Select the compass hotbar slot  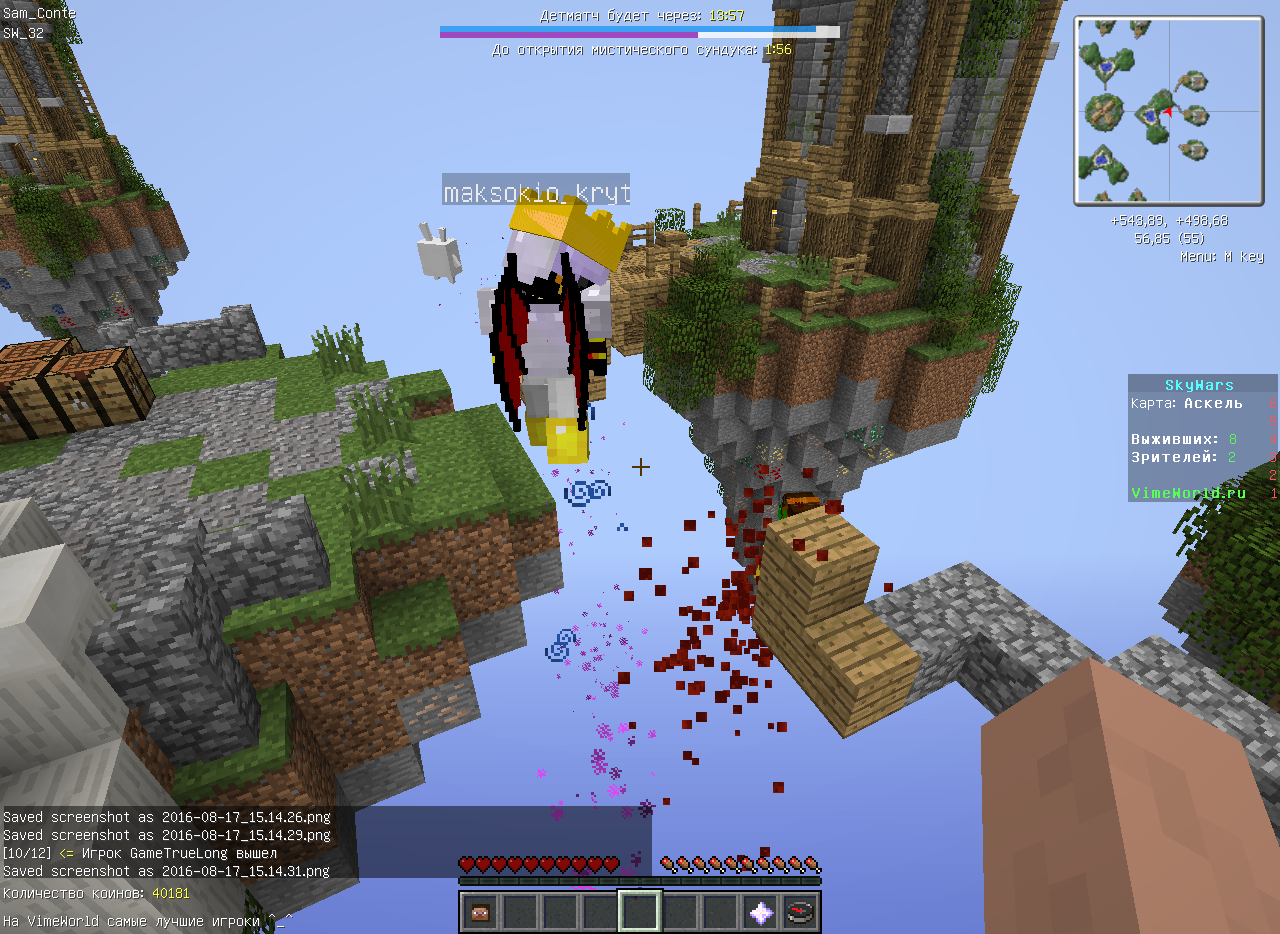tap(801, 911)
